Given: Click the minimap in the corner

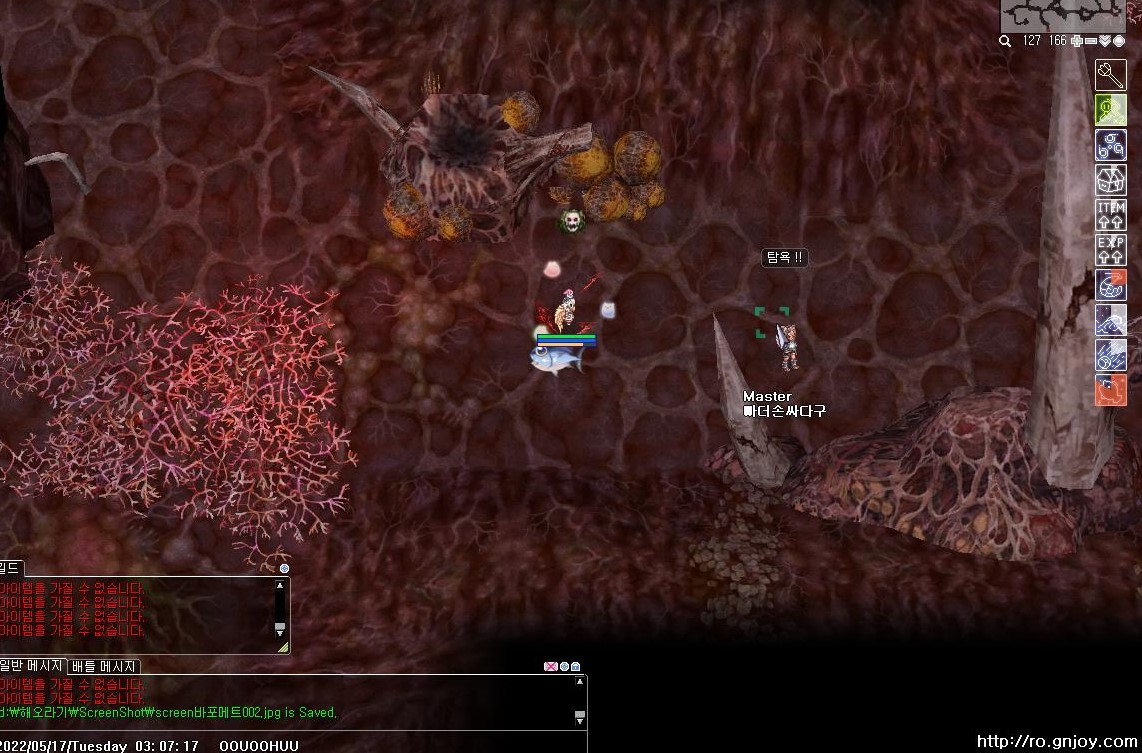Looking at the screenshot, I should [1063, 15].
